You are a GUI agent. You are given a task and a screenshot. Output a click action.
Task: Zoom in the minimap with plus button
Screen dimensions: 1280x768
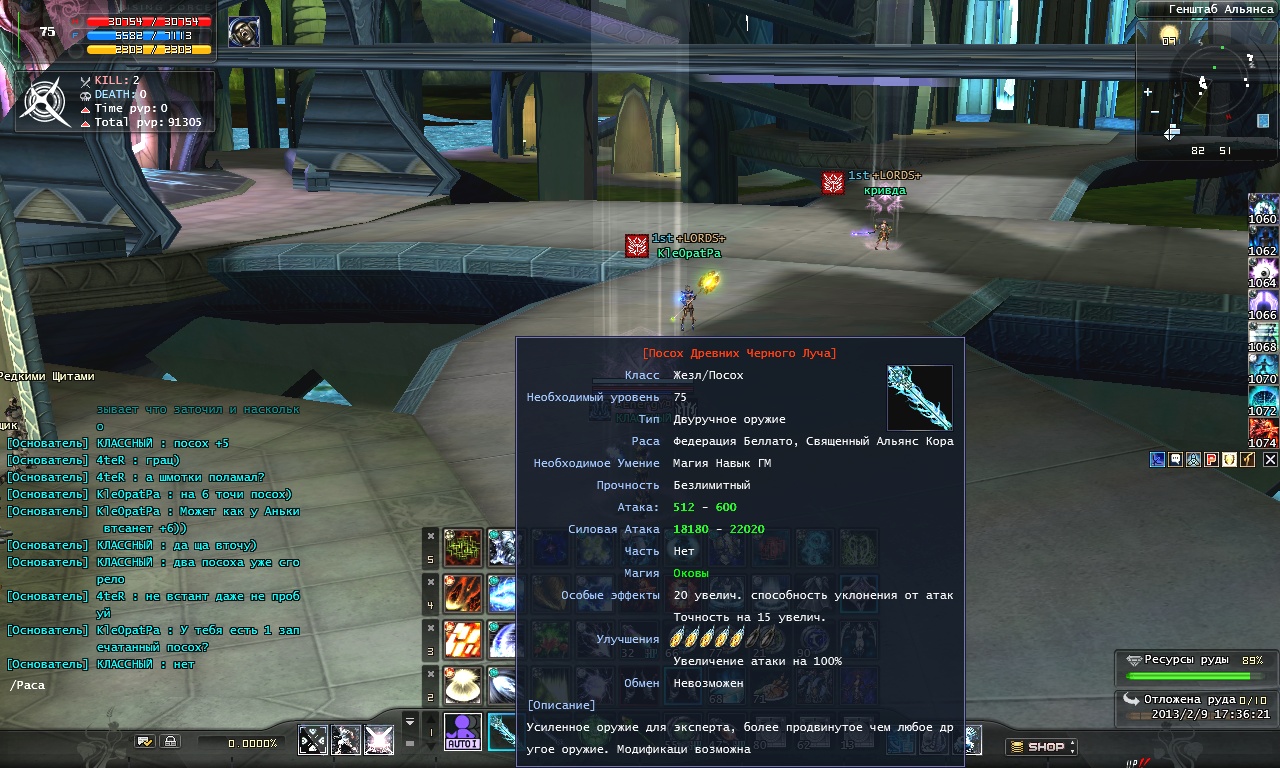[1148, 92]
